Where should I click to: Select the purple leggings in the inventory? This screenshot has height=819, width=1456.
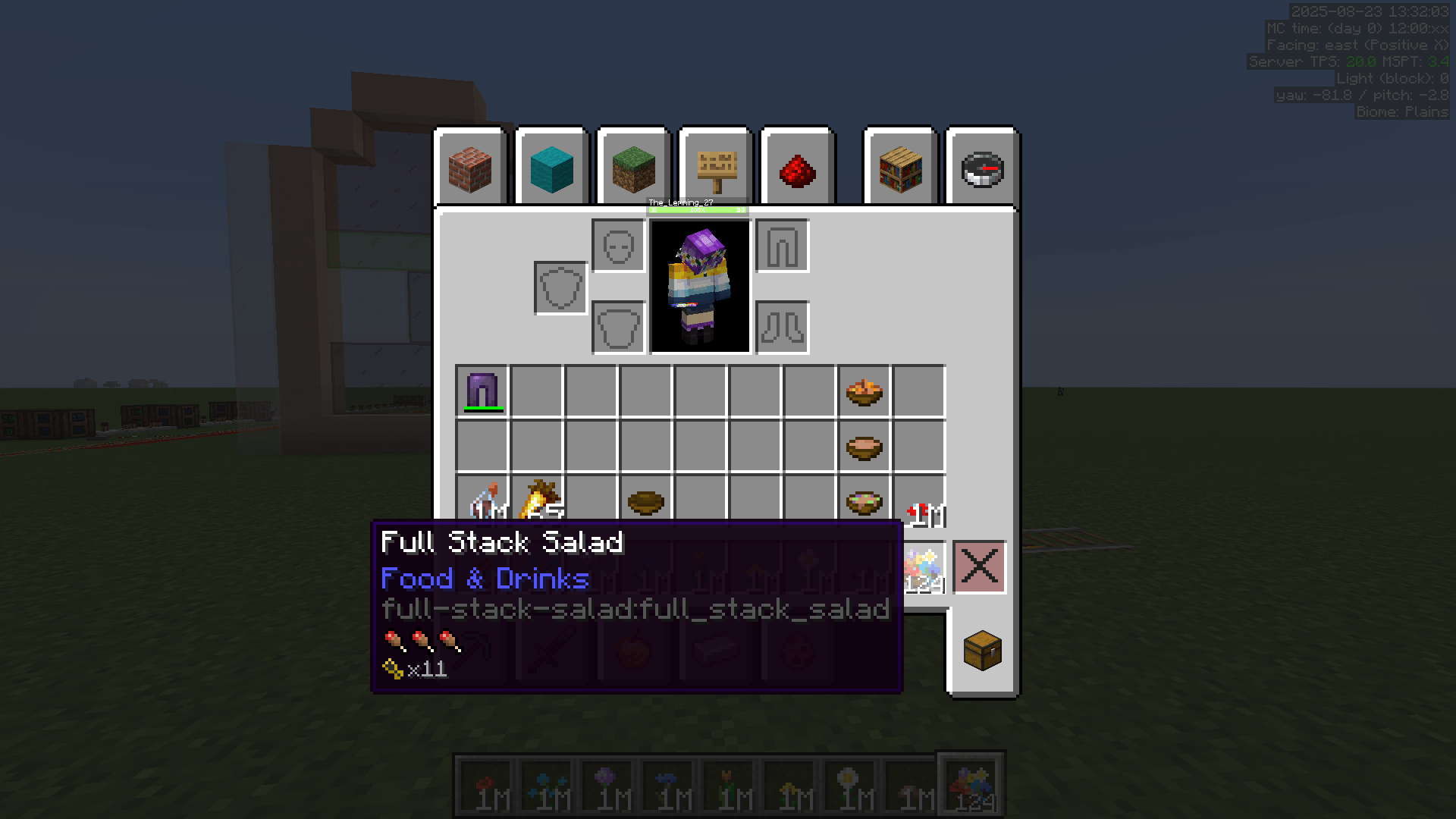point(483,389)
